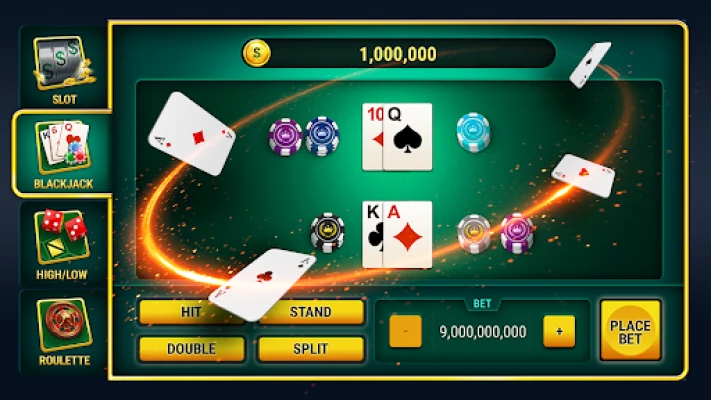The width and height of the screenshot is (711, 400).
Task: Choose the Hit action
Action: click(x=192, y=312)
